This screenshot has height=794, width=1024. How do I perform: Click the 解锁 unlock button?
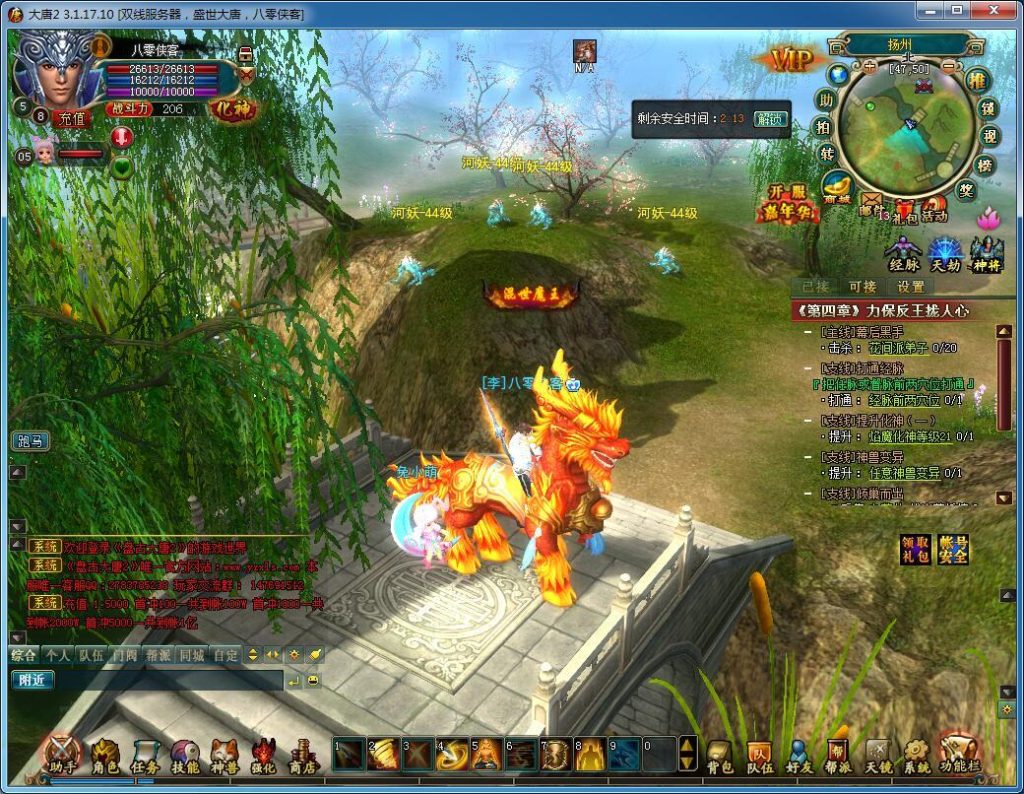[x=769, y=118]
